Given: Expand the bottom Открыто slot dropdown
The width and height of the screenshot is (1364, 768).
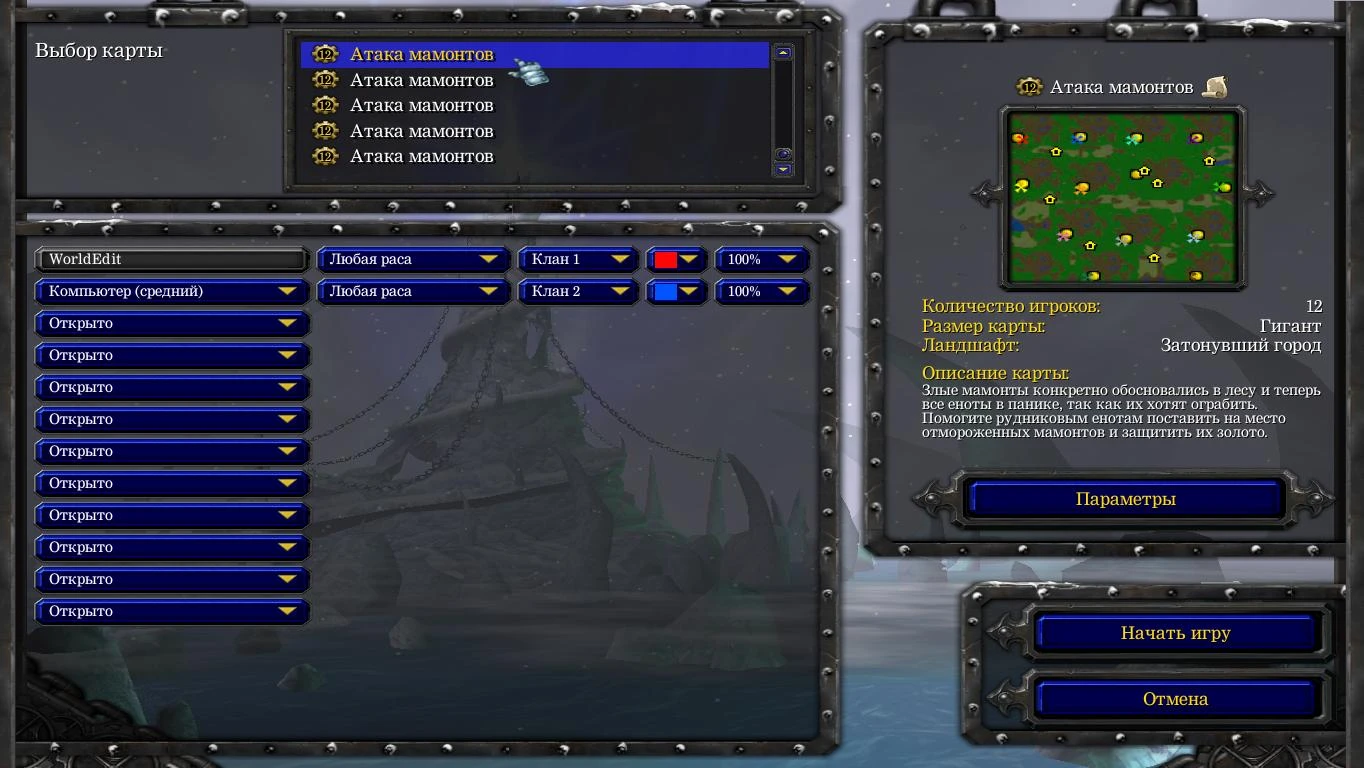Looking at the screenshot, I should click(x=171, y=611).
